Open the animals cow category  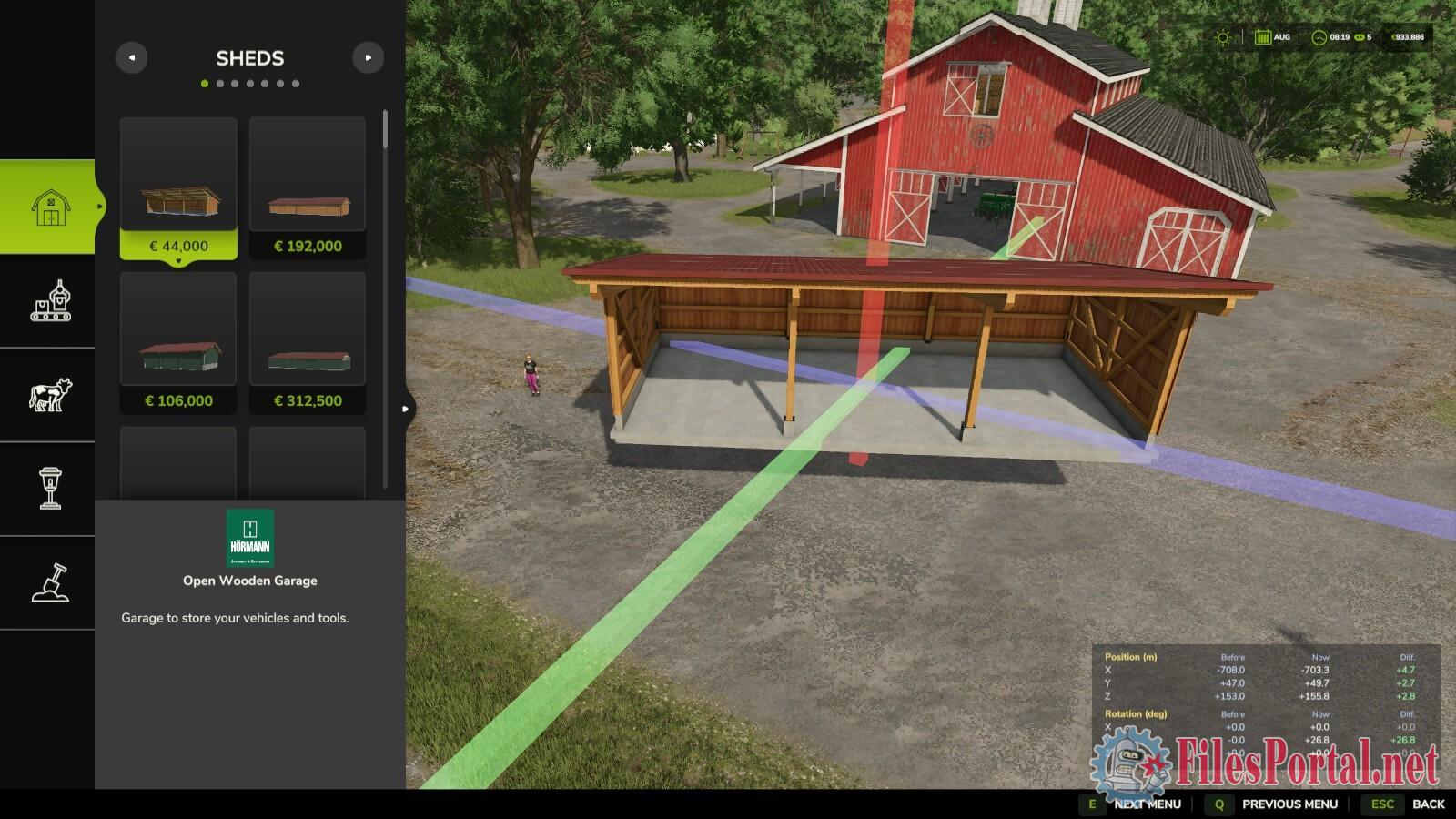tap(50, 395)
